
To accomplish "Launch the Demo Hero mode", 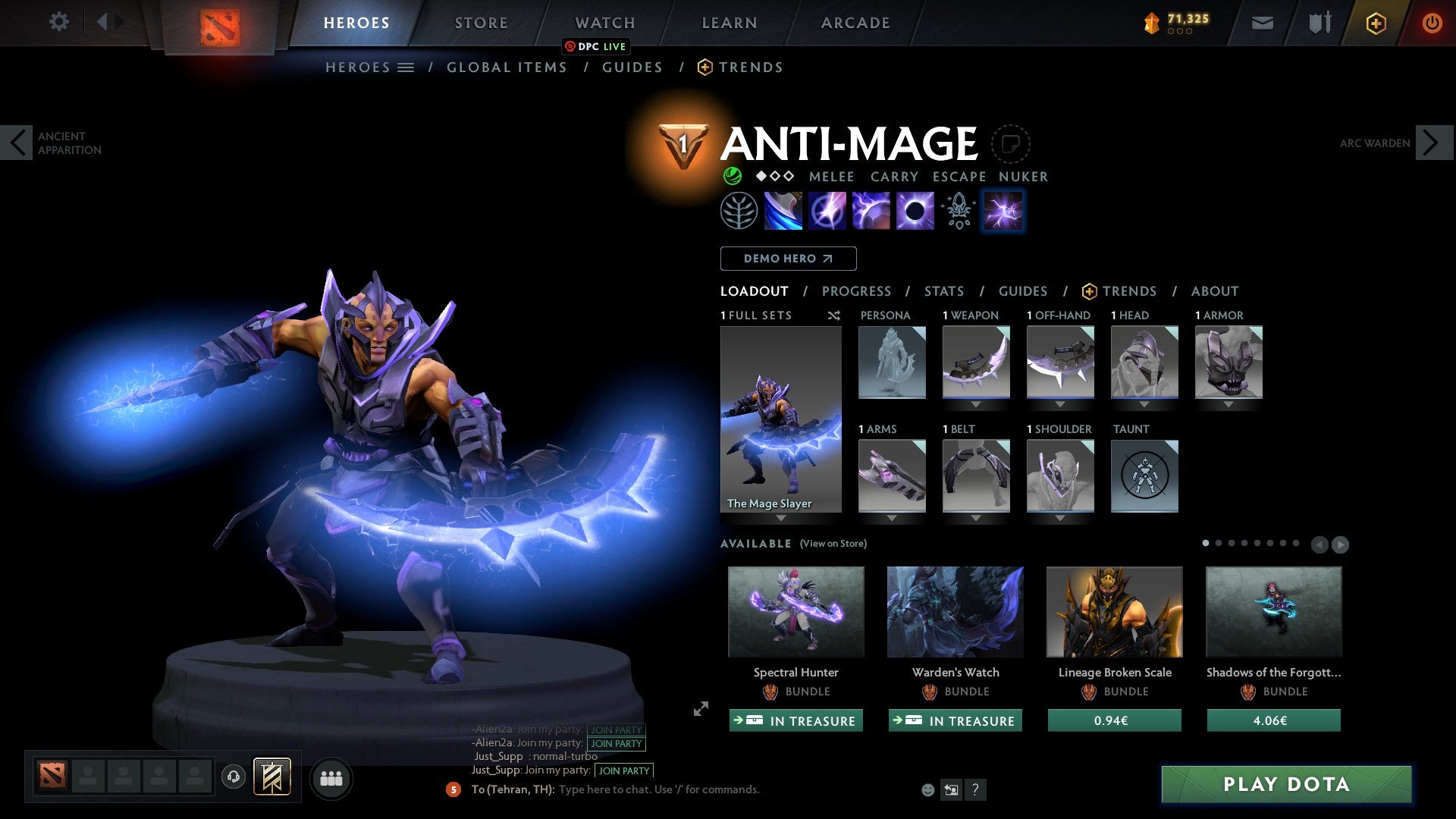I will [788, 259].
